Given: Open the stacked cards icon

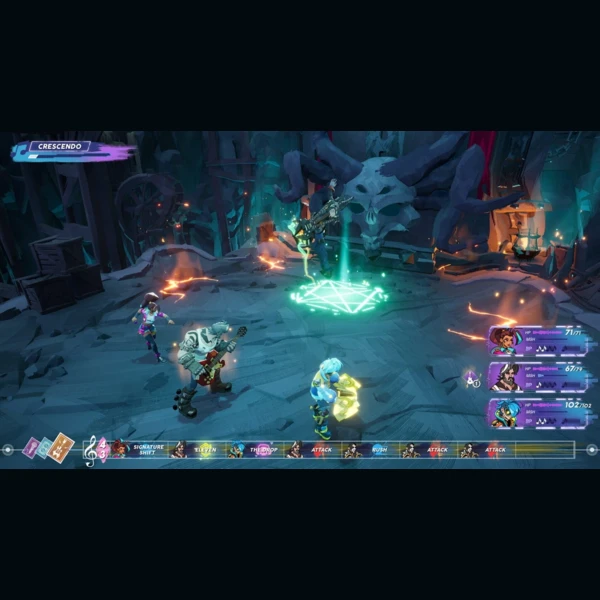Looking at the screenshot, I should 49,448.
